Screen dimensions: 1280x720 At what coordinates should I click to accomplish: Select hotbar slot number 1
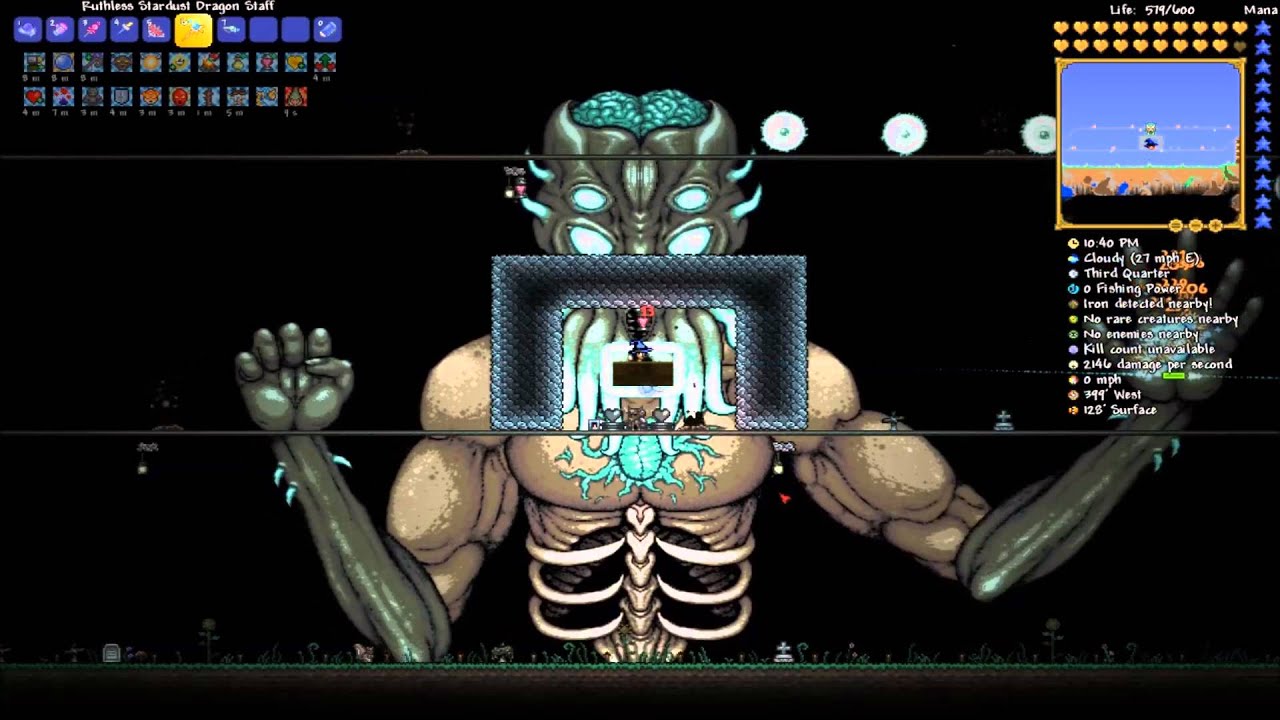27,30
